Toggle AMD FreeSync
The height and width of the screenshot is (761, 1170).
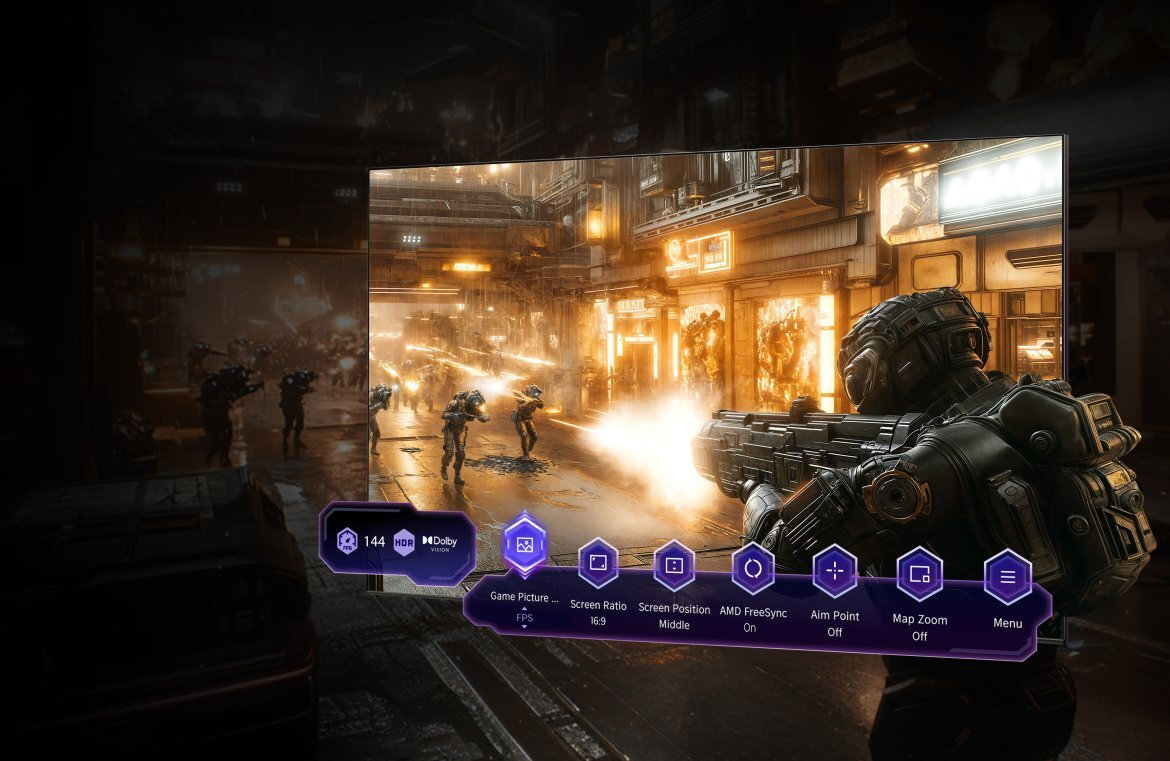752,570
